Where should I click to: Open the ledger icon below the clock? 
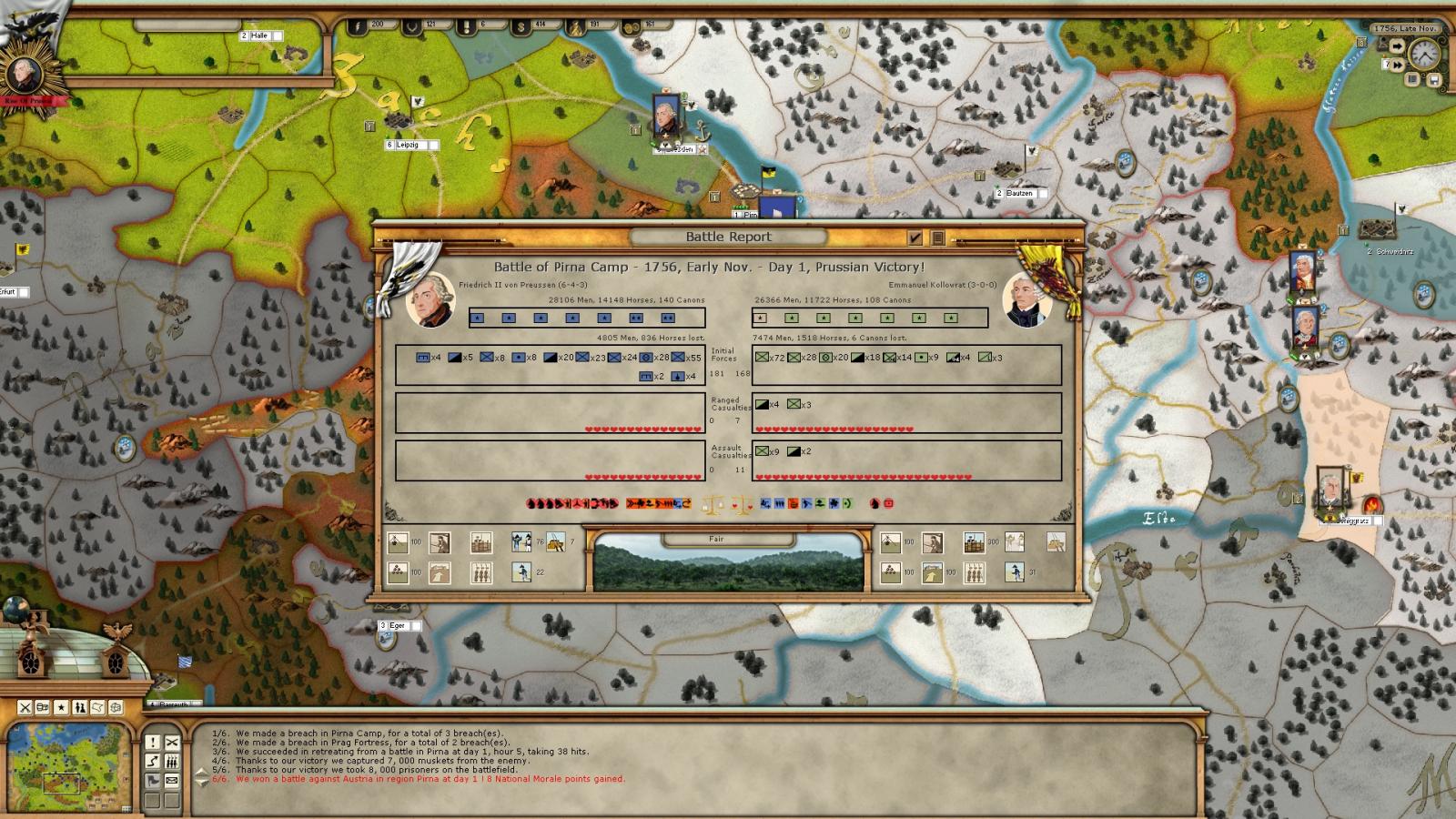[x=1413, y=80]
